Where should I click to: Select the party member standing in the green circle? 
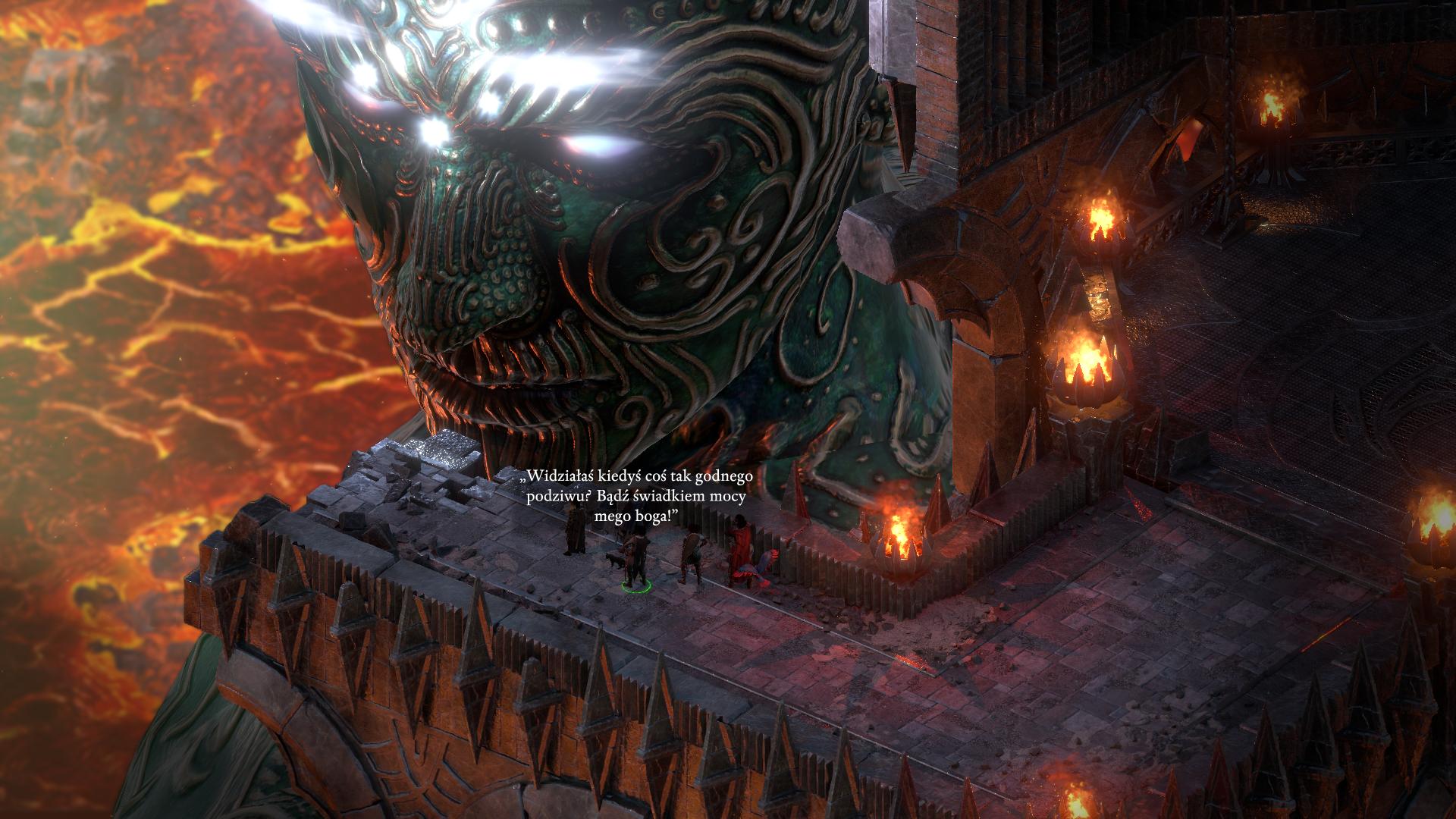tap(635, 560)
